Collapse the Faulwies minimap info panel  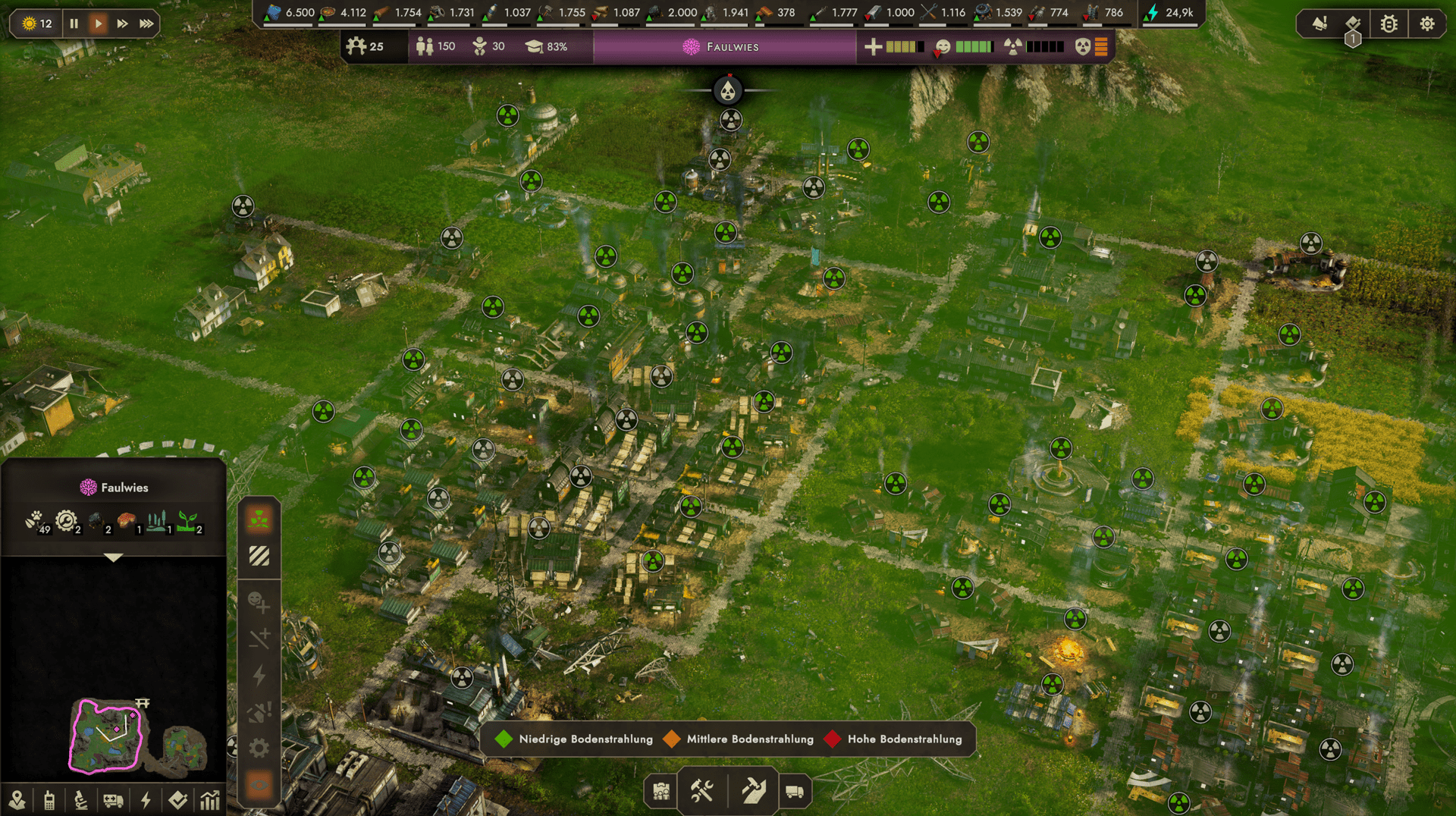(x=113, y=557)
